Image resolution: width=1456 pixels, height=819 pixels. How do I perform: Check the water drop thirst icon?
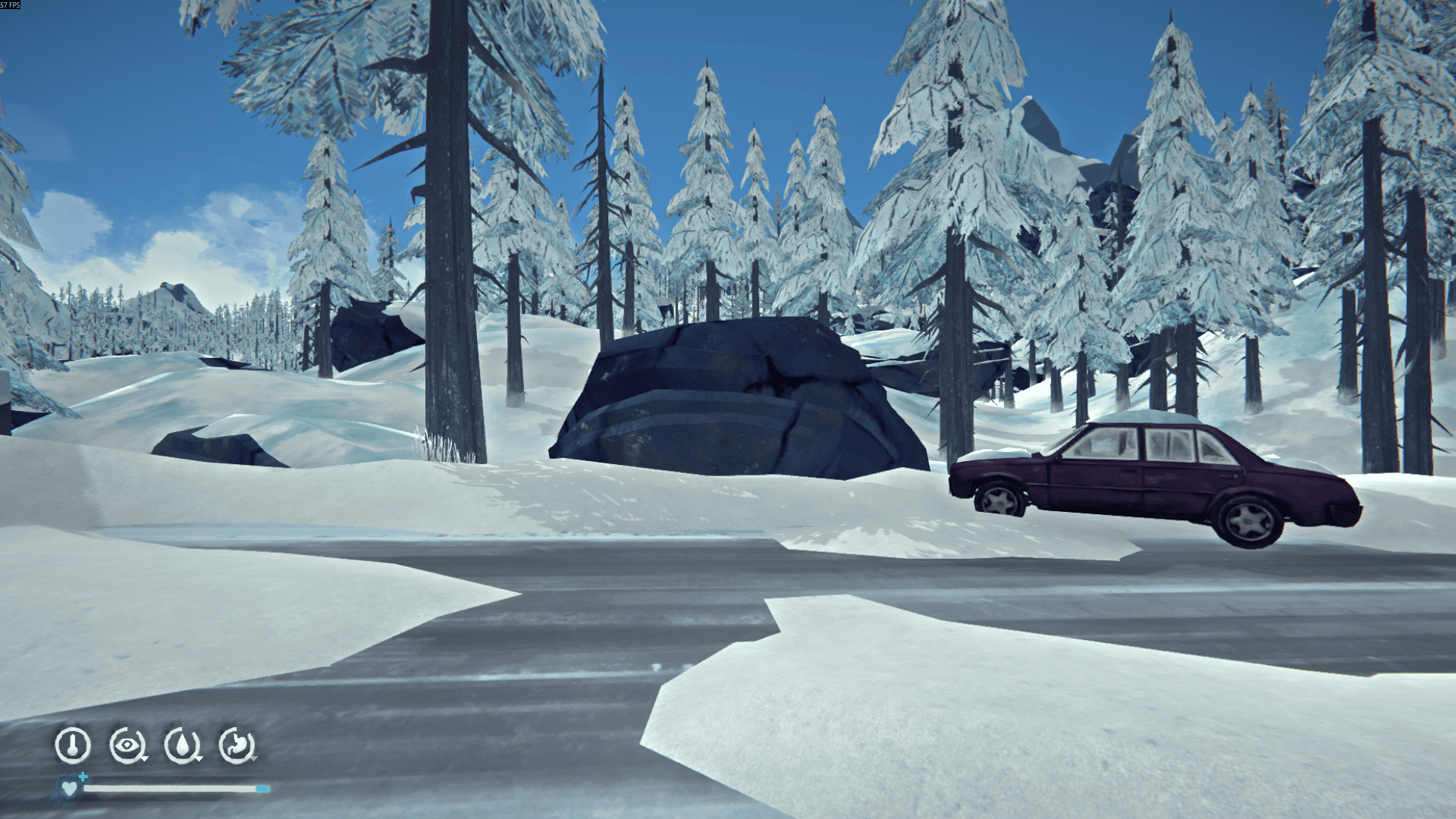182,745
